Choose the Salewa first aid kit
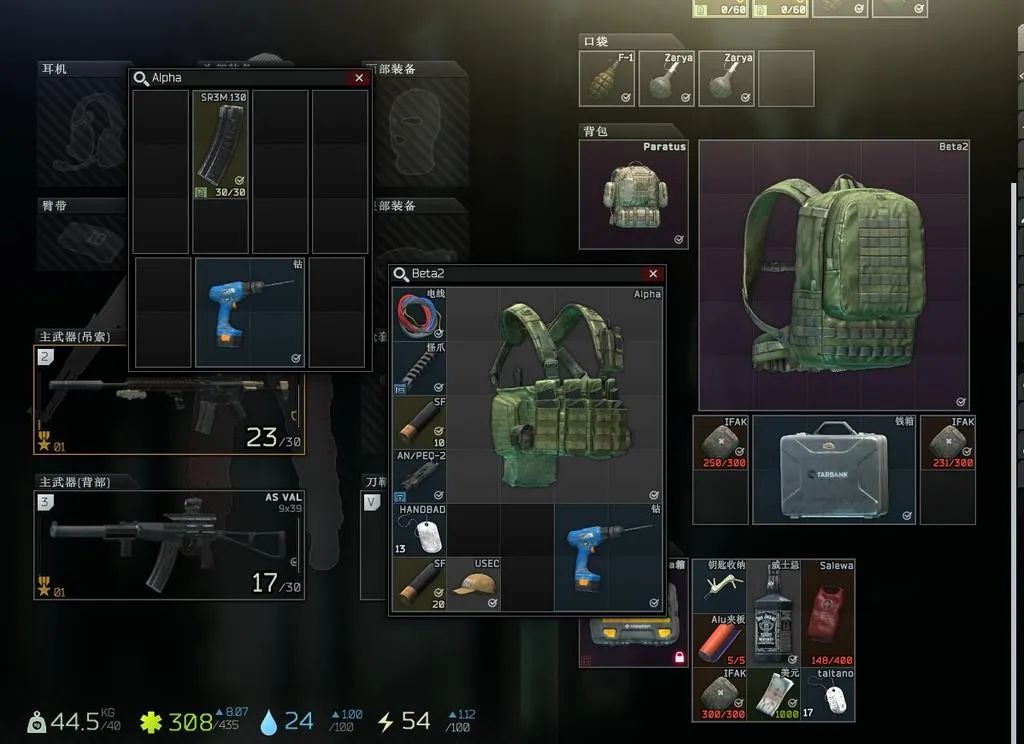The width and height of the screenshot is (1024, 744). click(x=828, y=612)
